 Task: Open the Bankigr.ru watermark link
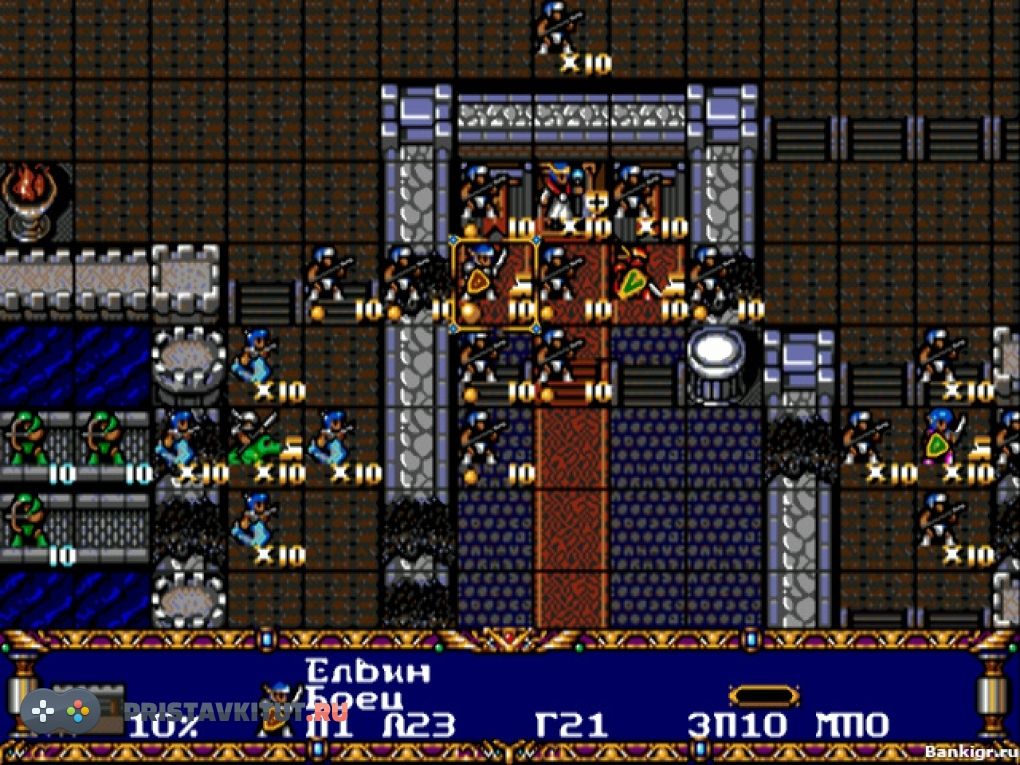tap(970, 751)
